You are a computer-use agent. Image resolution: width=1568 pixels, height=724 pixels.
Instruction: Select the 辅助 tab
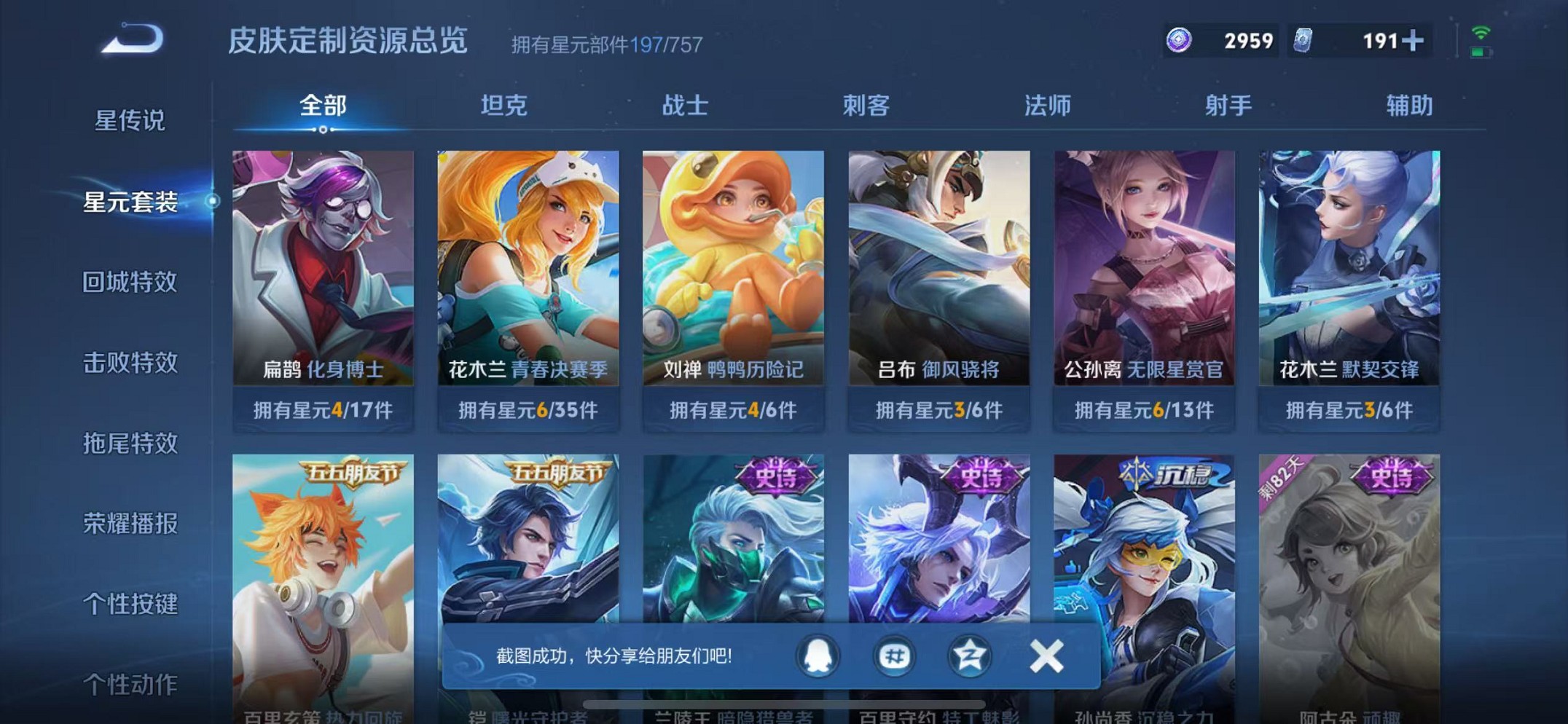click(1406, 106)
